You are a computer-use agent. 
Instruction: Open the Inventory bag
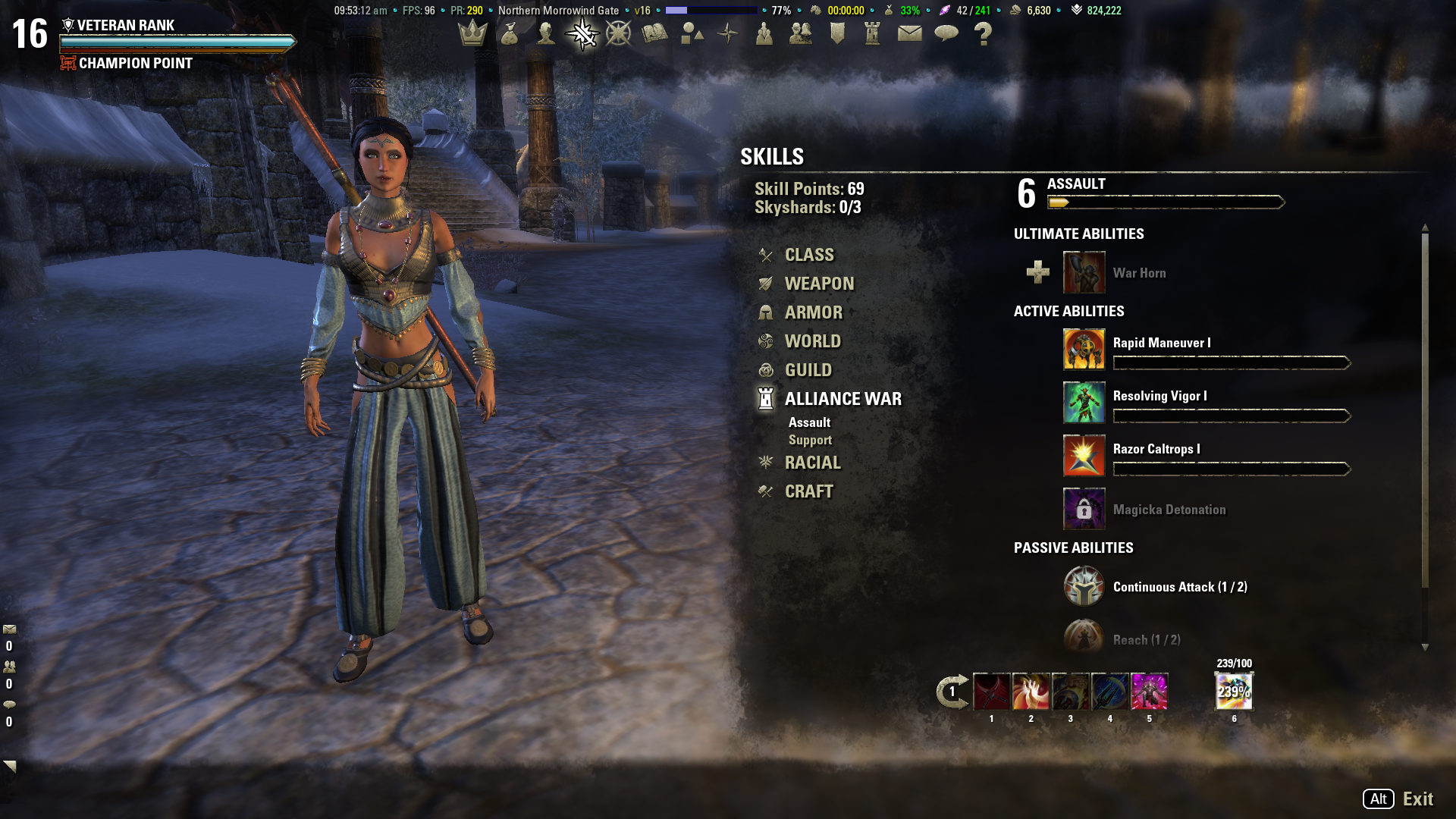[510, 34]
